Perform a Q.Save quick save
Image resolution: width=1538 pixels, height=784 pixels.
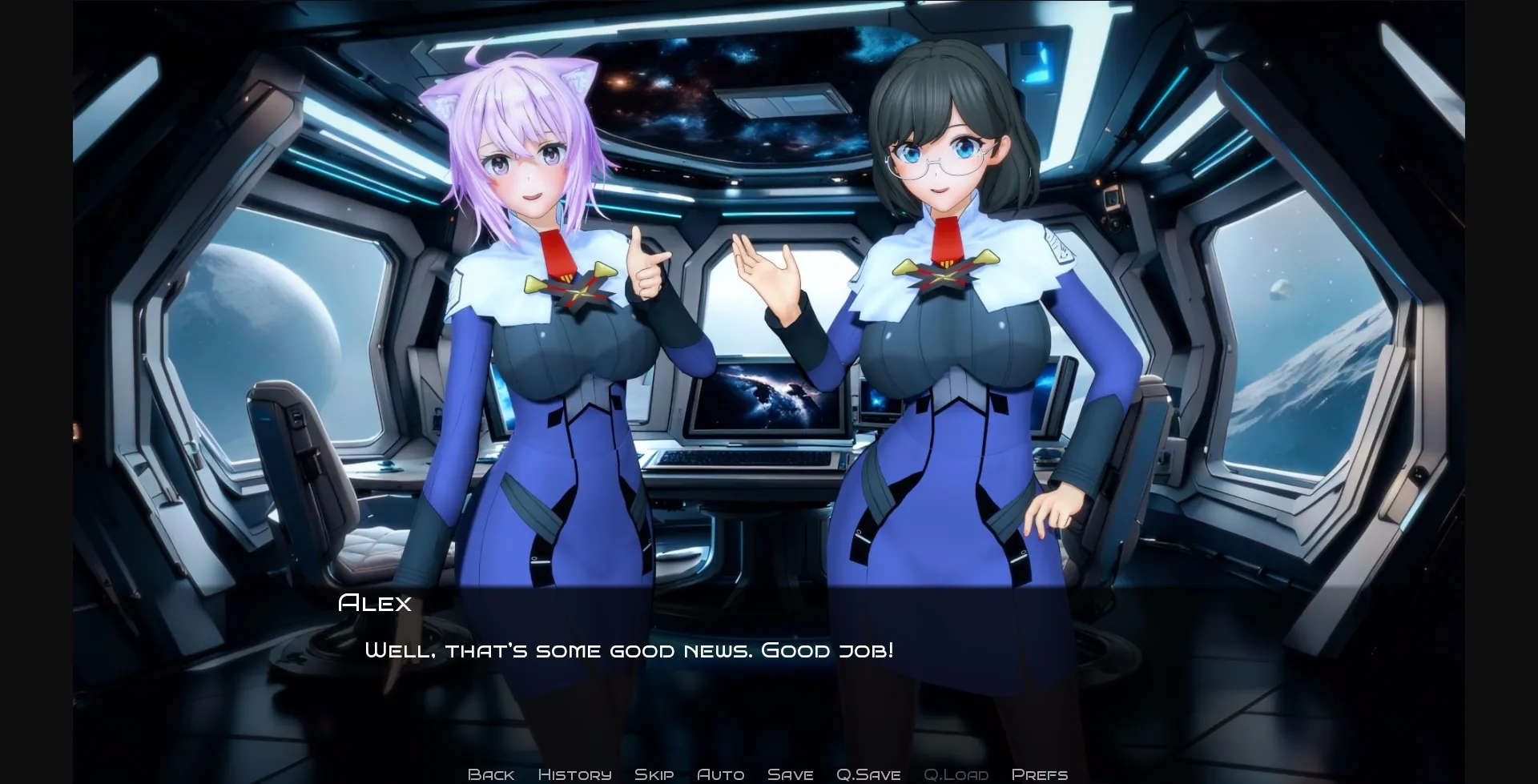[868, 774]
